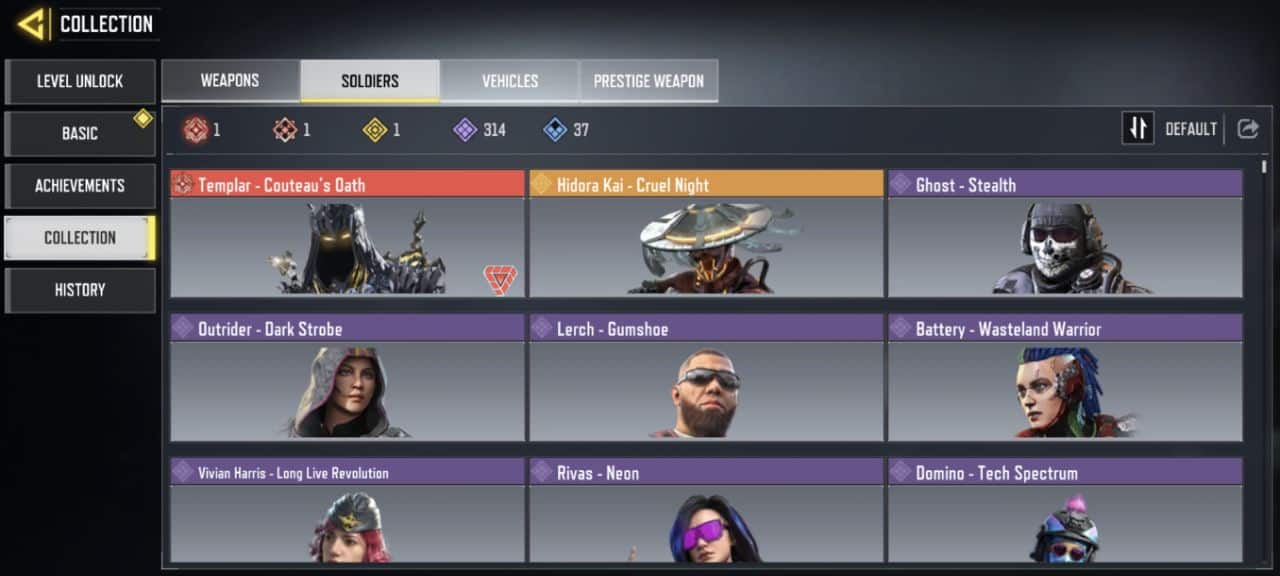
Task: Switch to the Weapons tab
Action: point(230,81)
